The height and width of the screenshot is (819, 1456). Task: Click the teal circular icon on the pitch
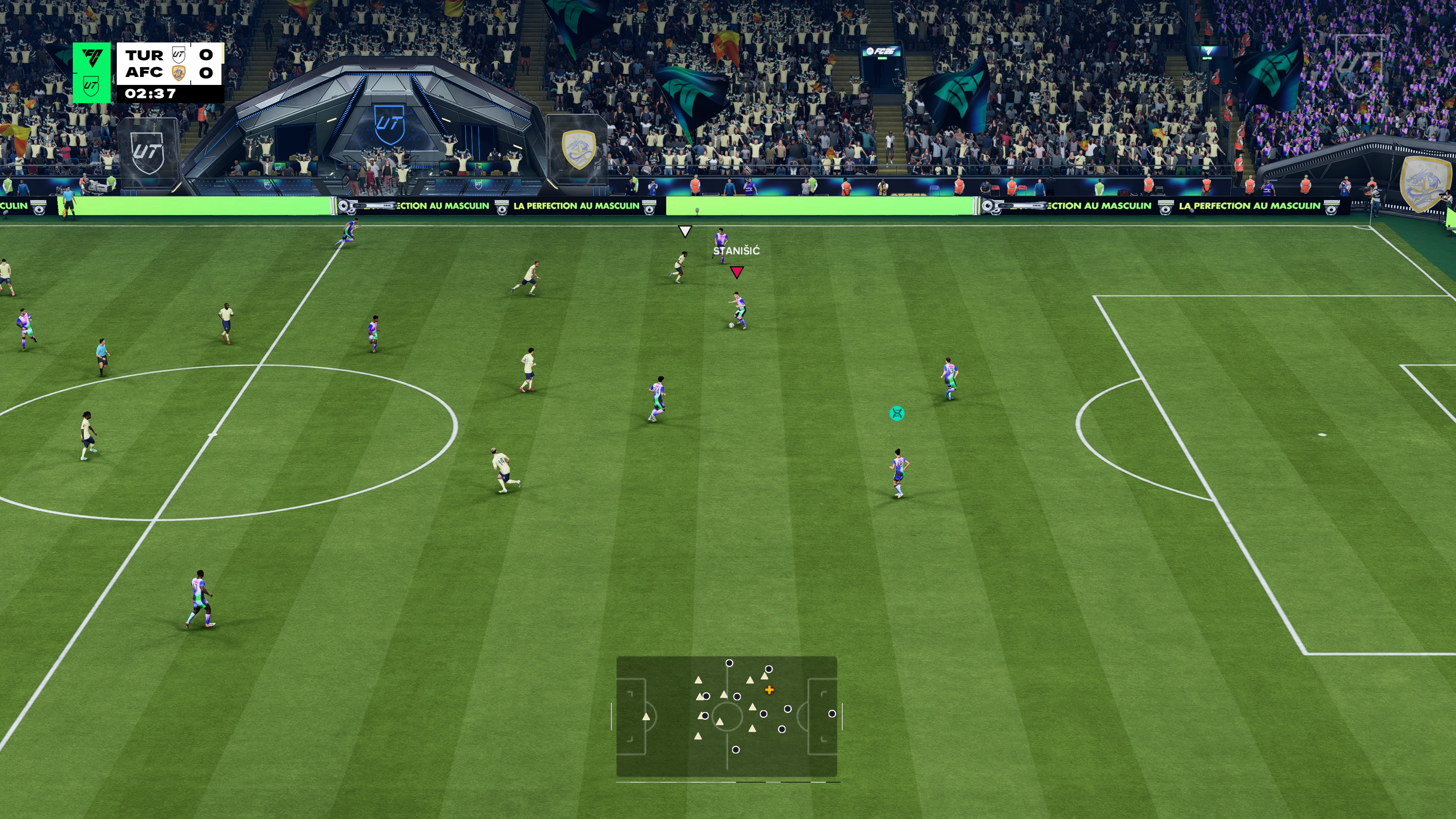896,414
